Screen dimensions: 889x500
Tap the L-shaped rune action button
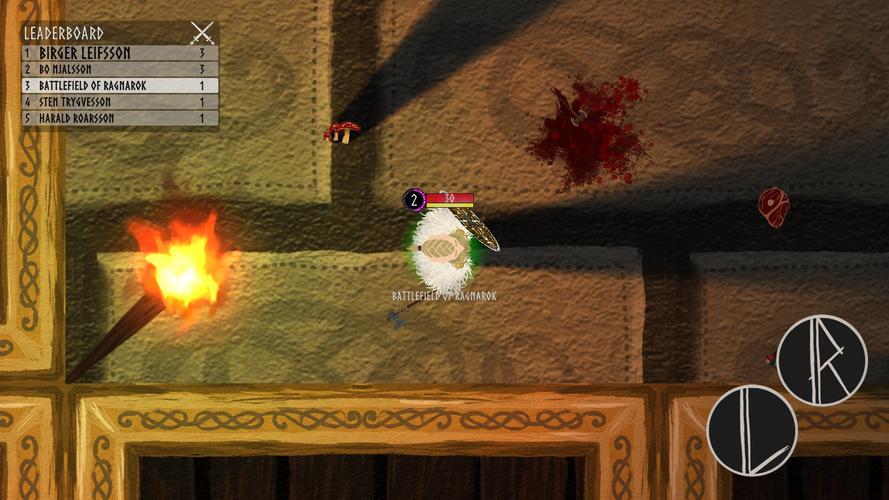point(751,430)
